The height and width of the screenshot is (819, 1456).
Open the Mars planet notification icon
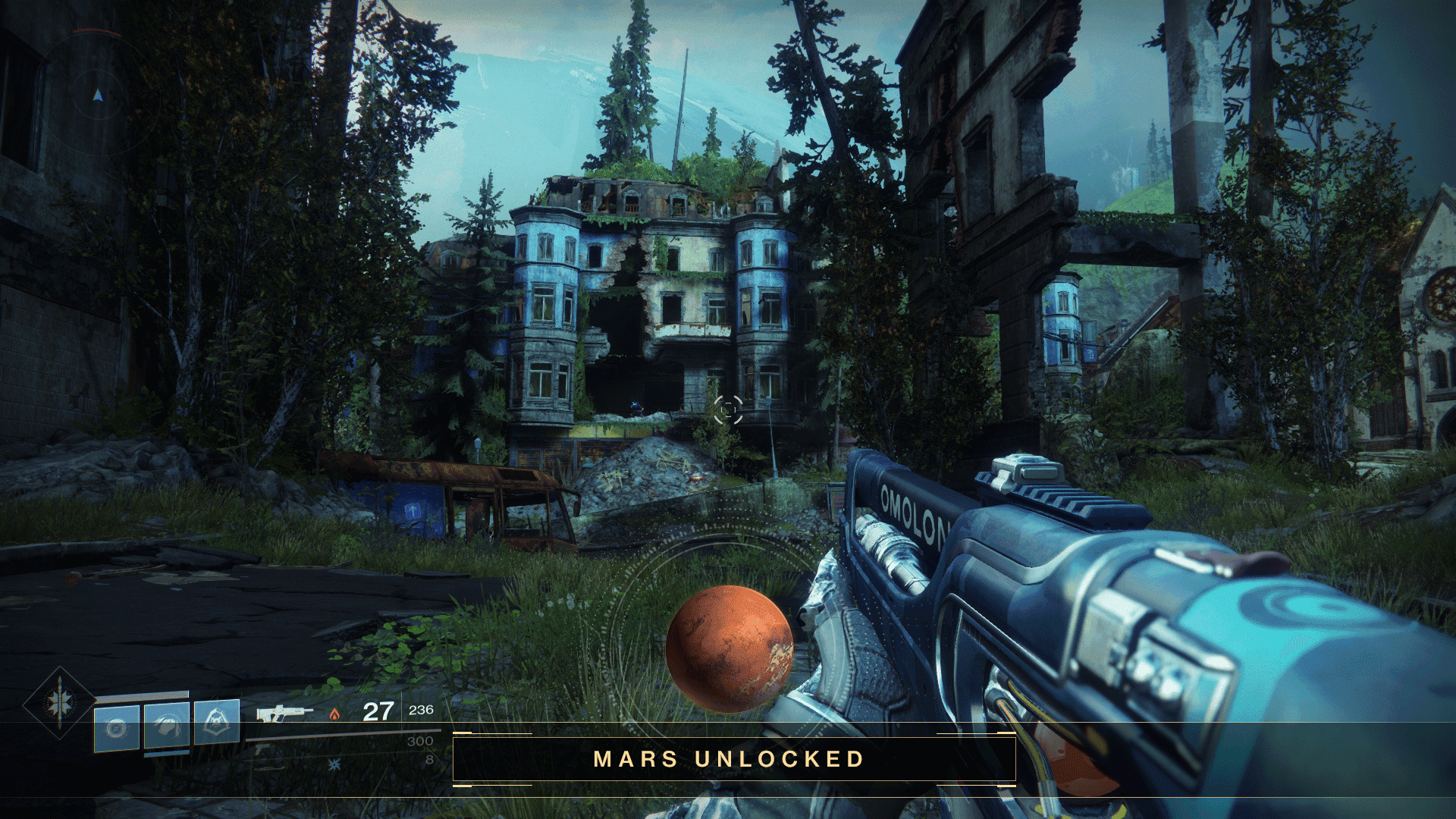(729, 648)
